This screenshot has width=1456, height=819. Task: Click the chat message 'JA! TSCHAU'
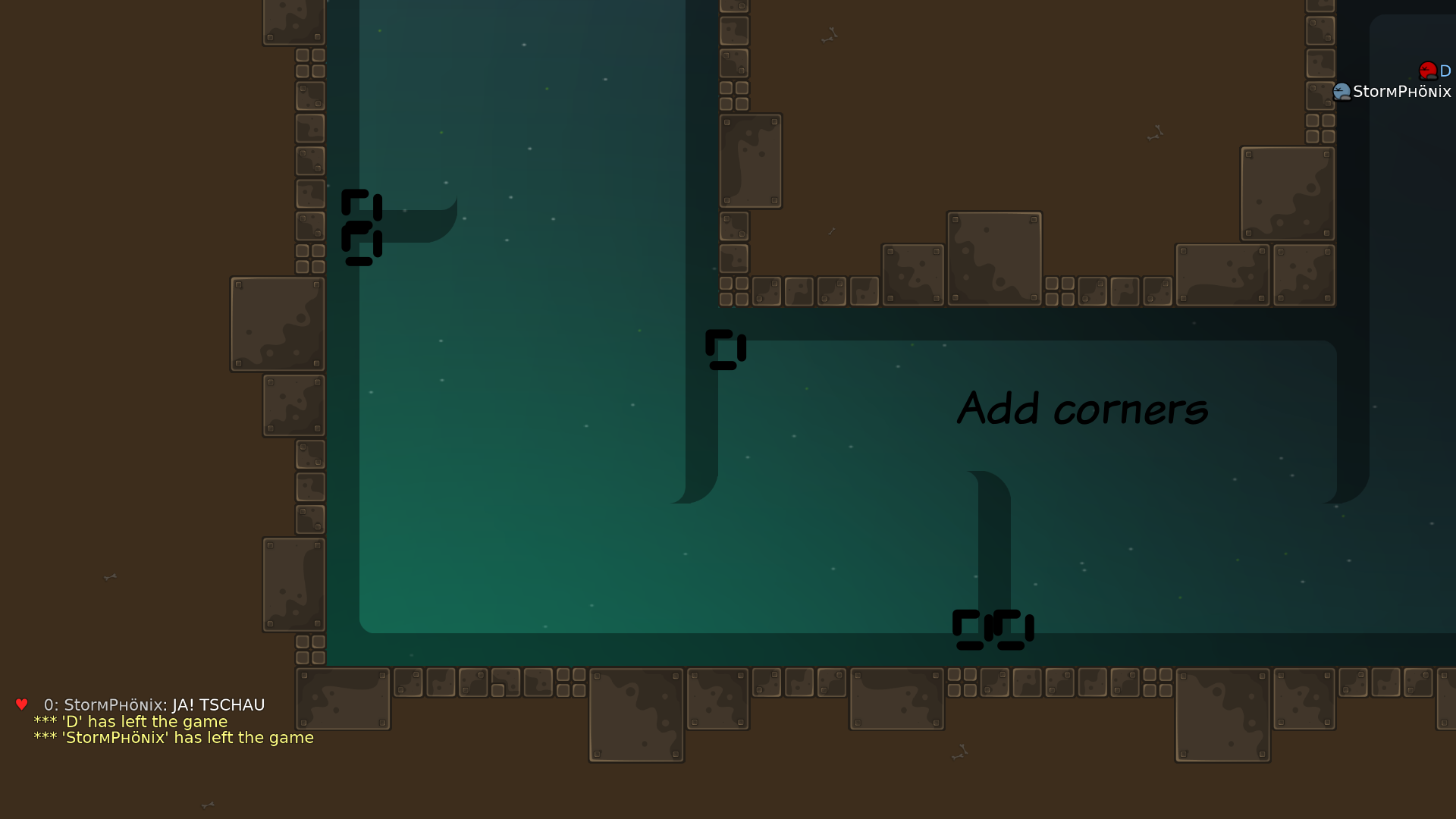click(218, 704)
